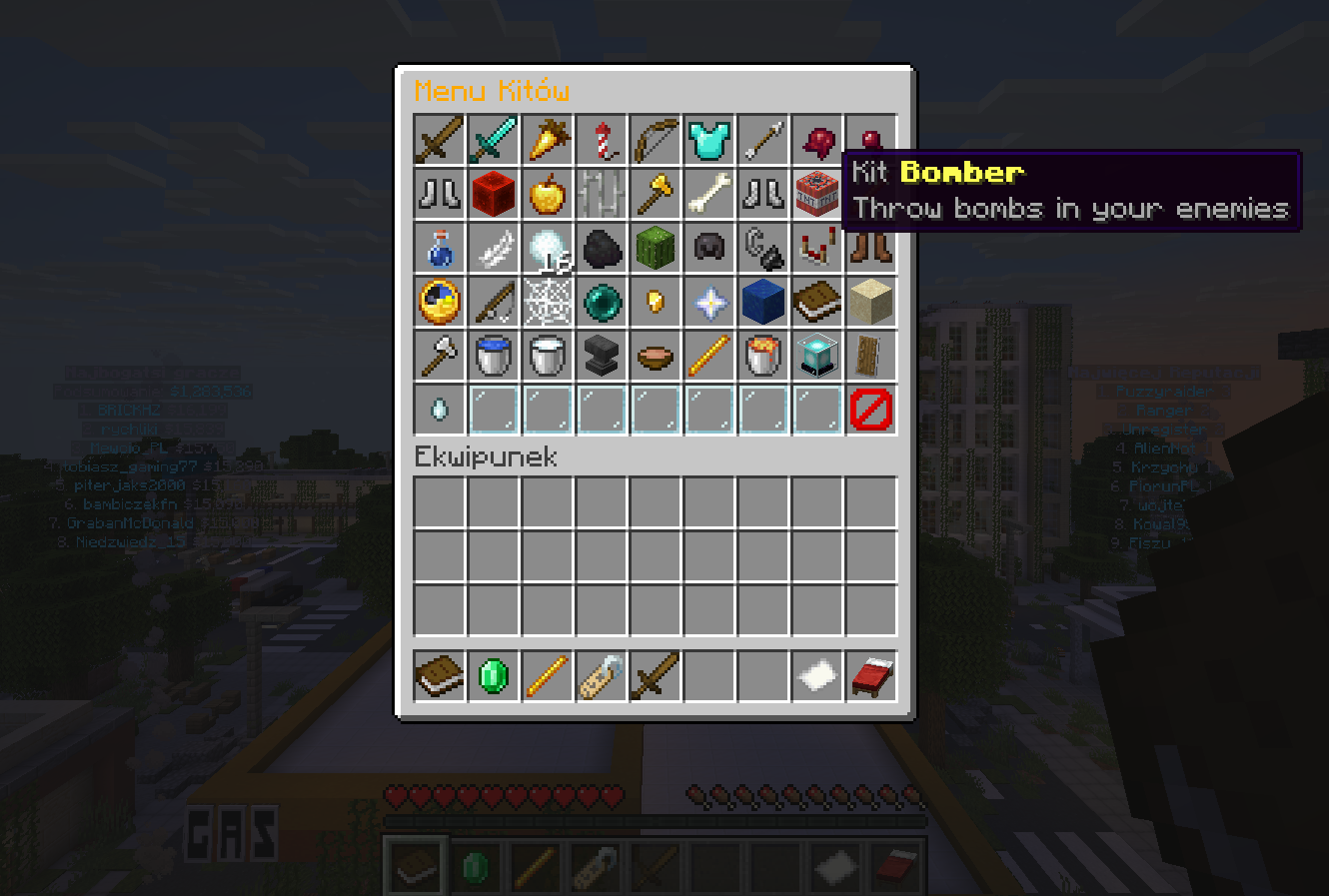Select the melon block kit
The image size is (1329, 896).
coord(656,248)
